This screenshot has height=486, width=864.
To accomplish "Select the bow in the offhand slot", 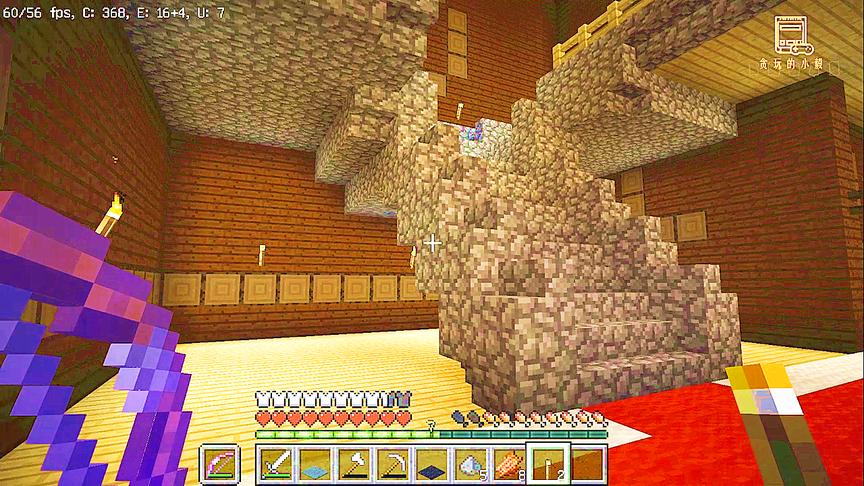I will pos(218,463).
